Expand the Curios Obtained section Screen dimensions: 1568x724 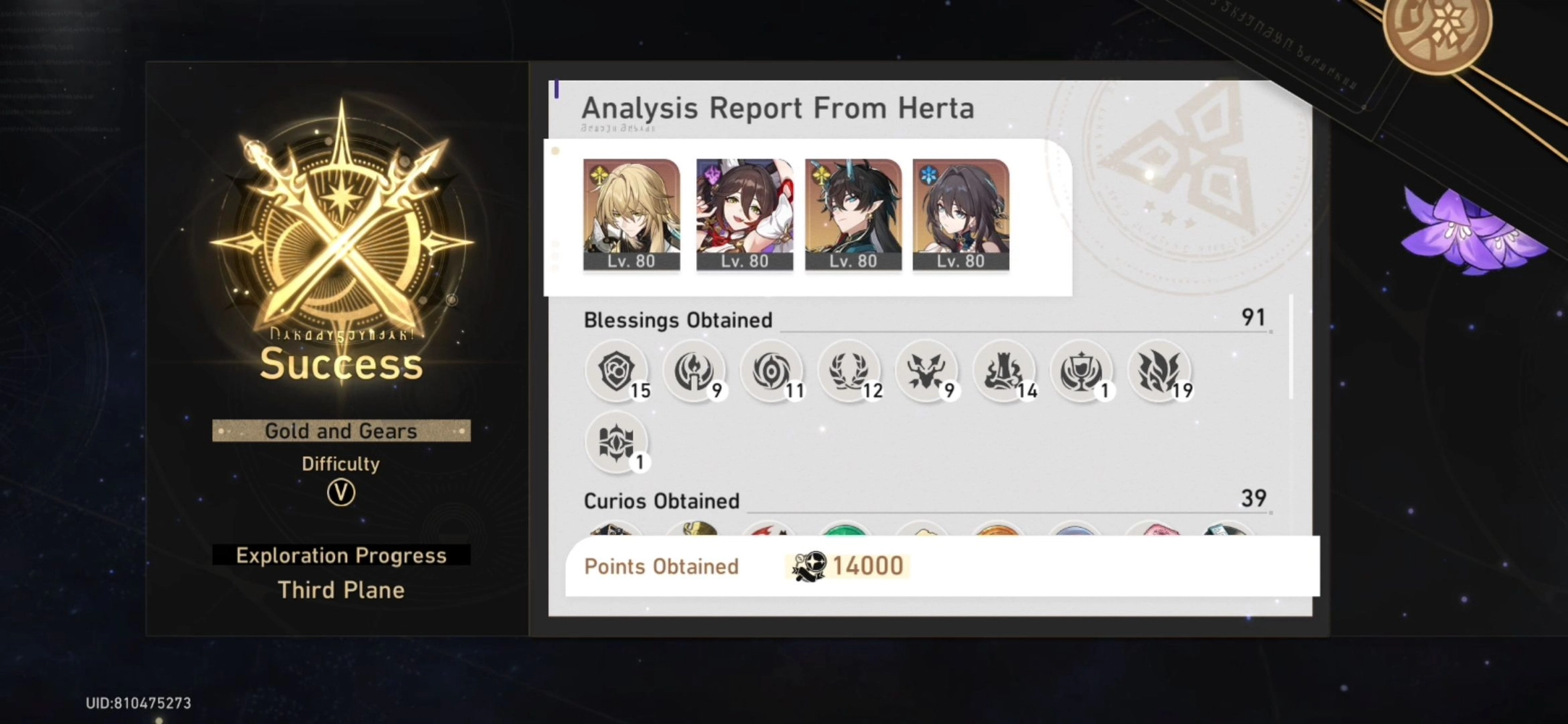point(661,500)
